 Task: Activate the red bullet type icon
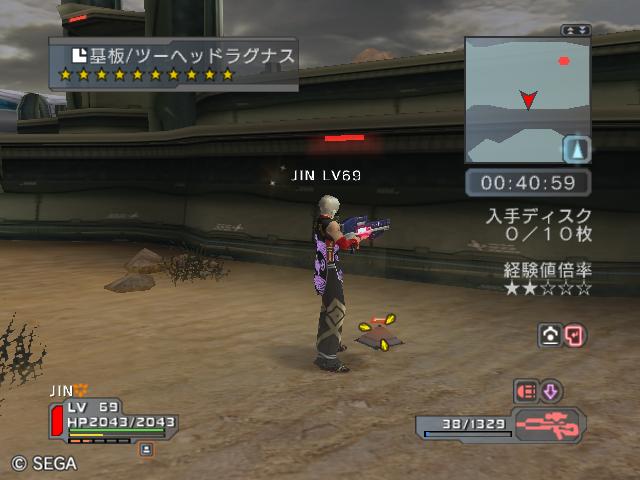(x=525, y=391)
